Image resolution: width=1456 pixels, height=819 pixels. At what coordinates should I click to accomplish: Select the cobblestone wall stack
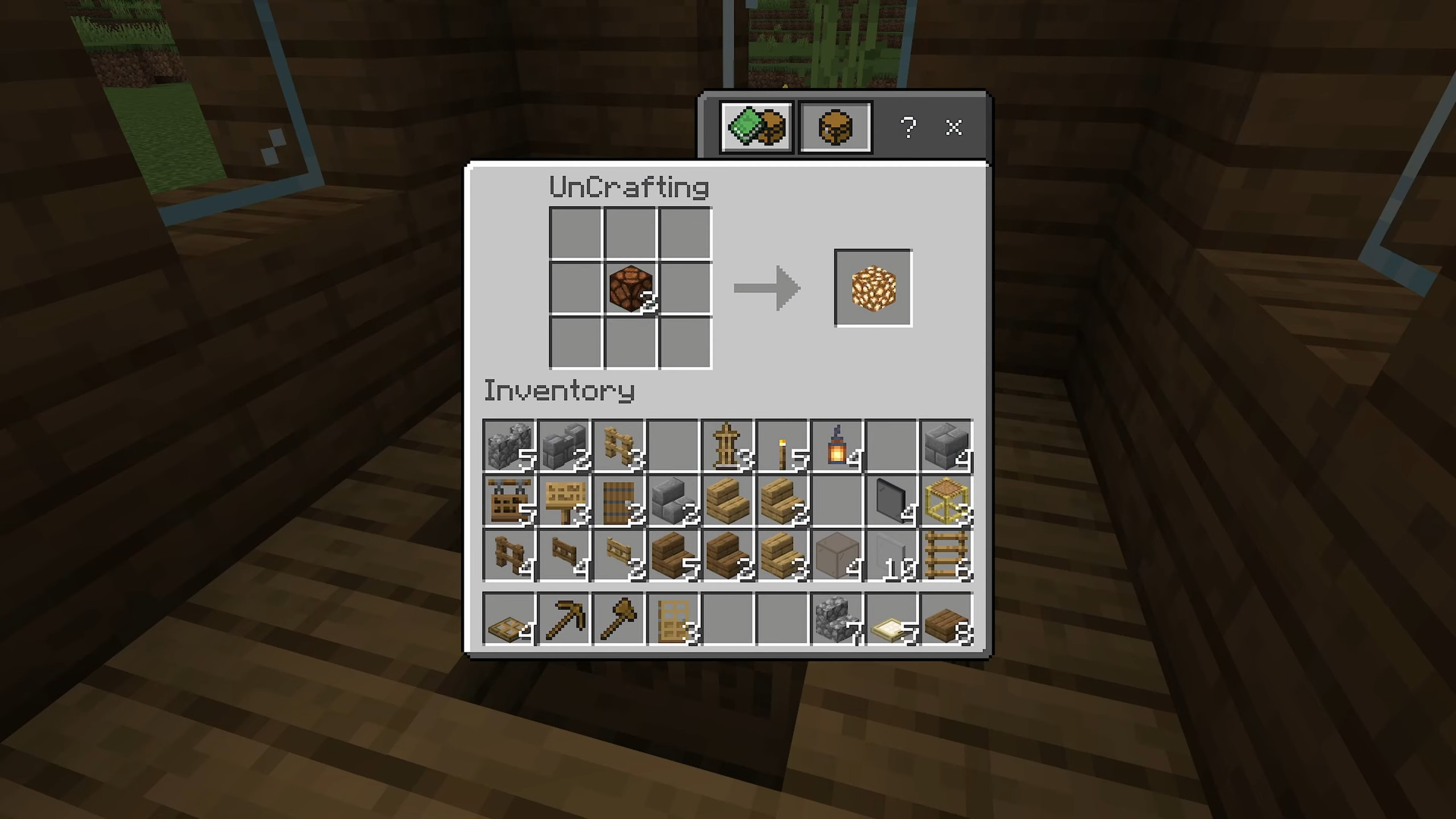[508, 446]
